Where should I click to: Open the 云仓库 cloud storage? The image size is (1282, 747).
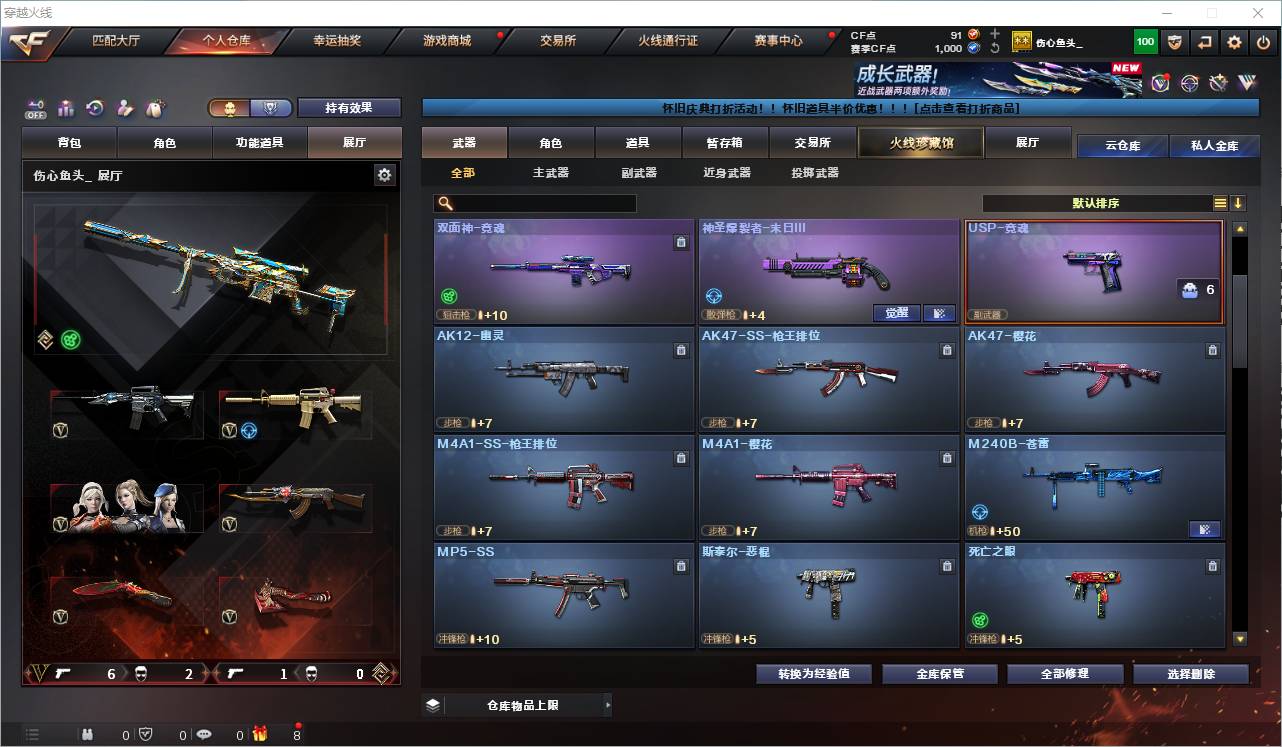1122,146
